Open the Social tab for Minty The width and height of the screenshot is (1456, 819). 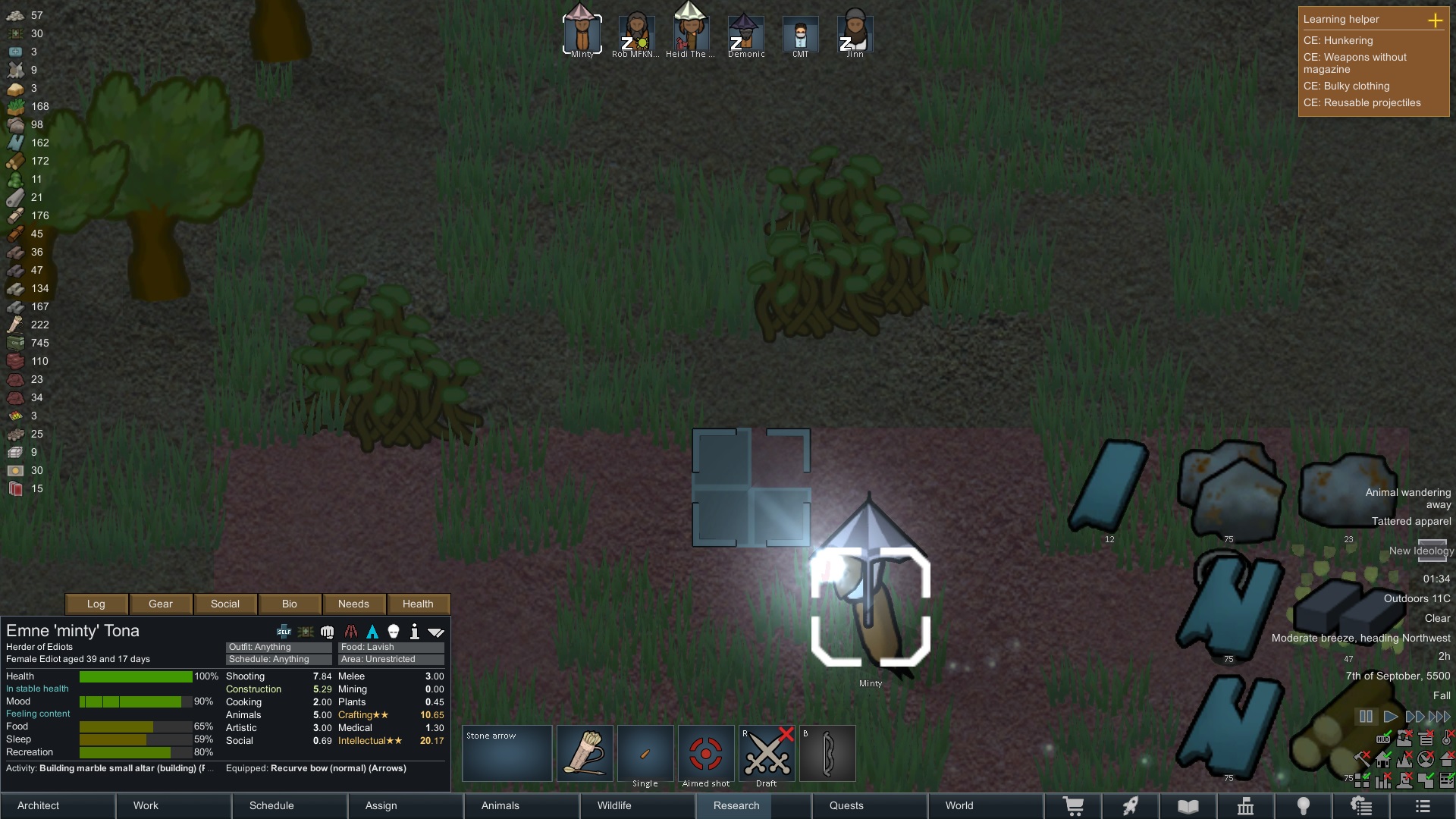click(225, 604)
